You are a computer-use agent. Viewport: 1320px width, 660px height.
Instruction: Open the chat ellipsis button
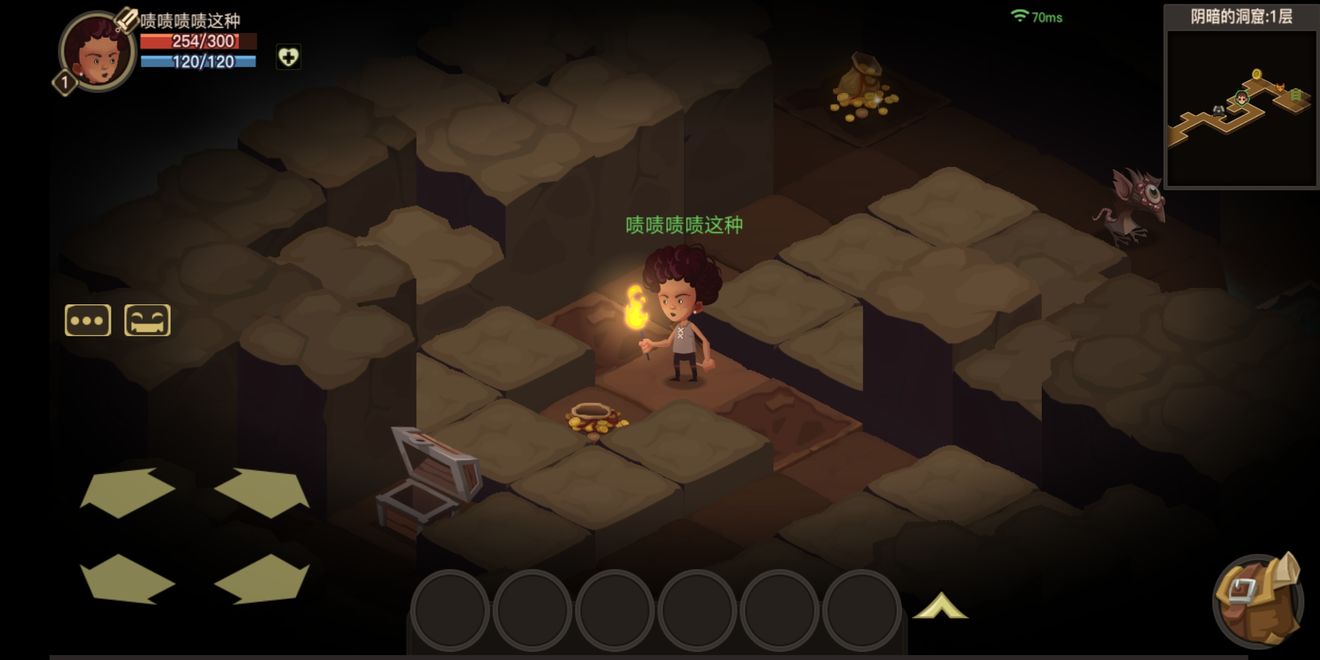[88, 320]
